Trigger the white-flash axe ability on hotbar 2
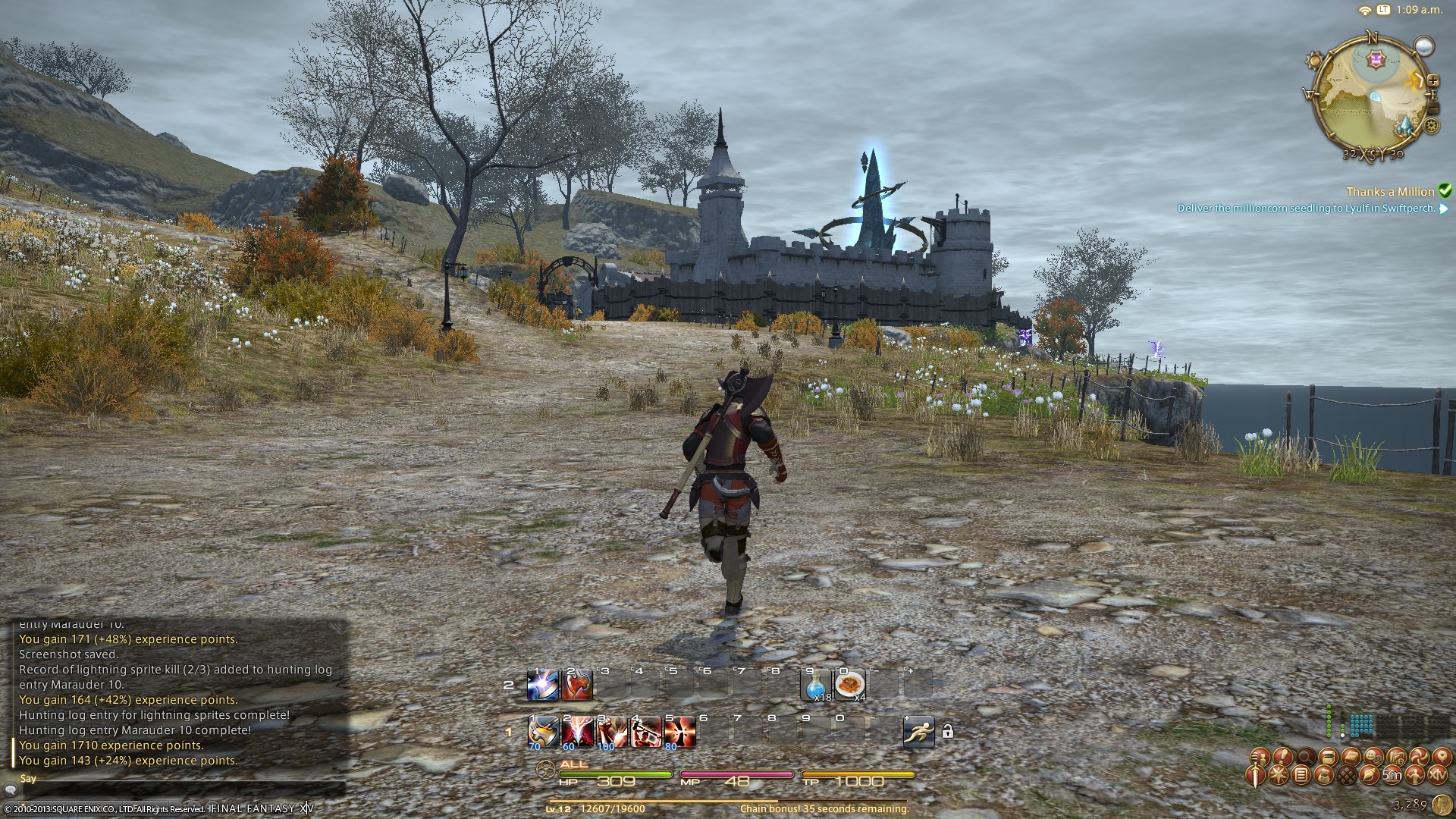Image resolution: width=1456 pixels, height=819 pixels. 543,684
